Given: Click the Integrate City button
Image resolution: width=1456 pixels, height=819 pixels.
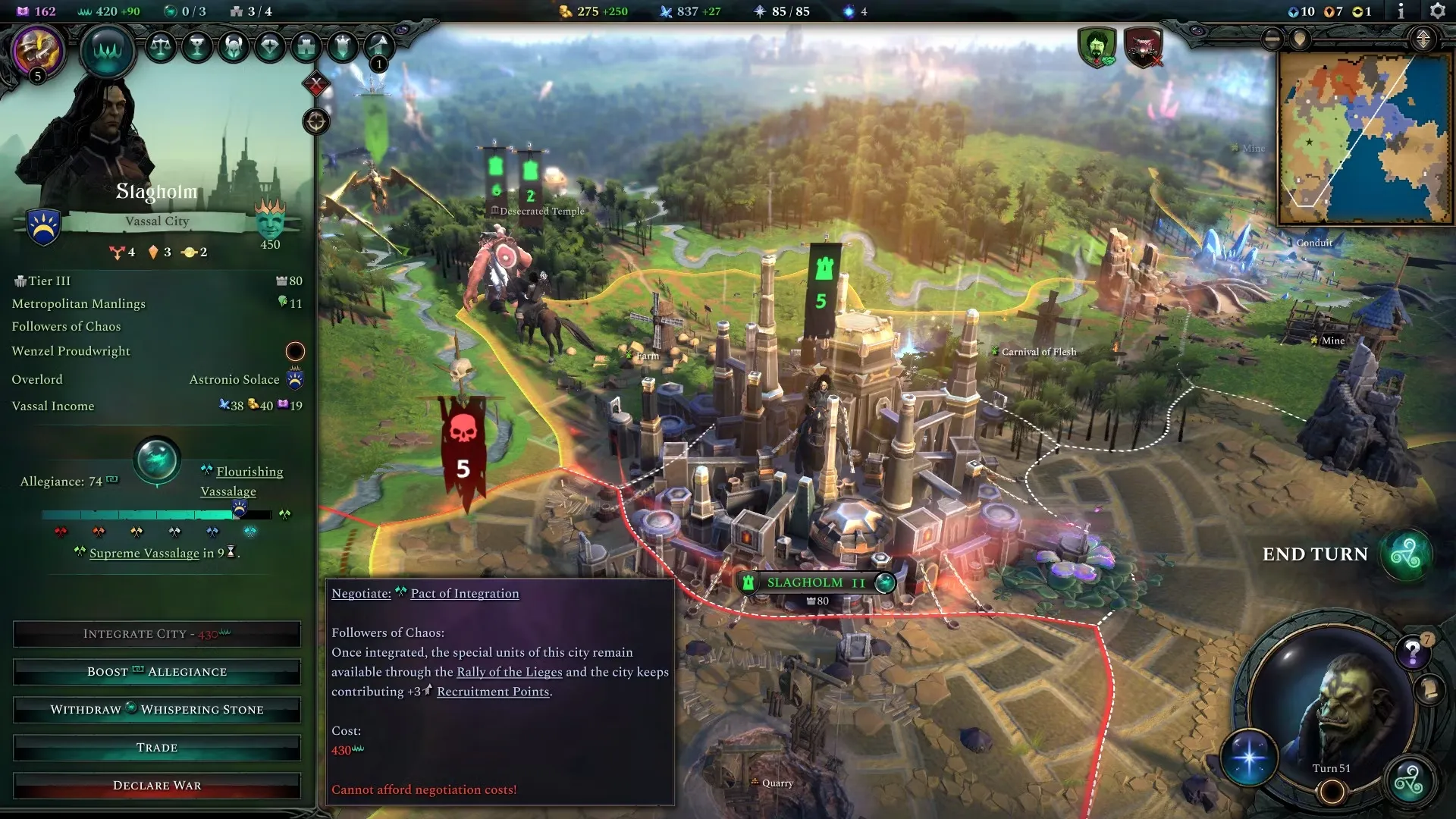Looking at the screenshot, I should coord(157,634).
